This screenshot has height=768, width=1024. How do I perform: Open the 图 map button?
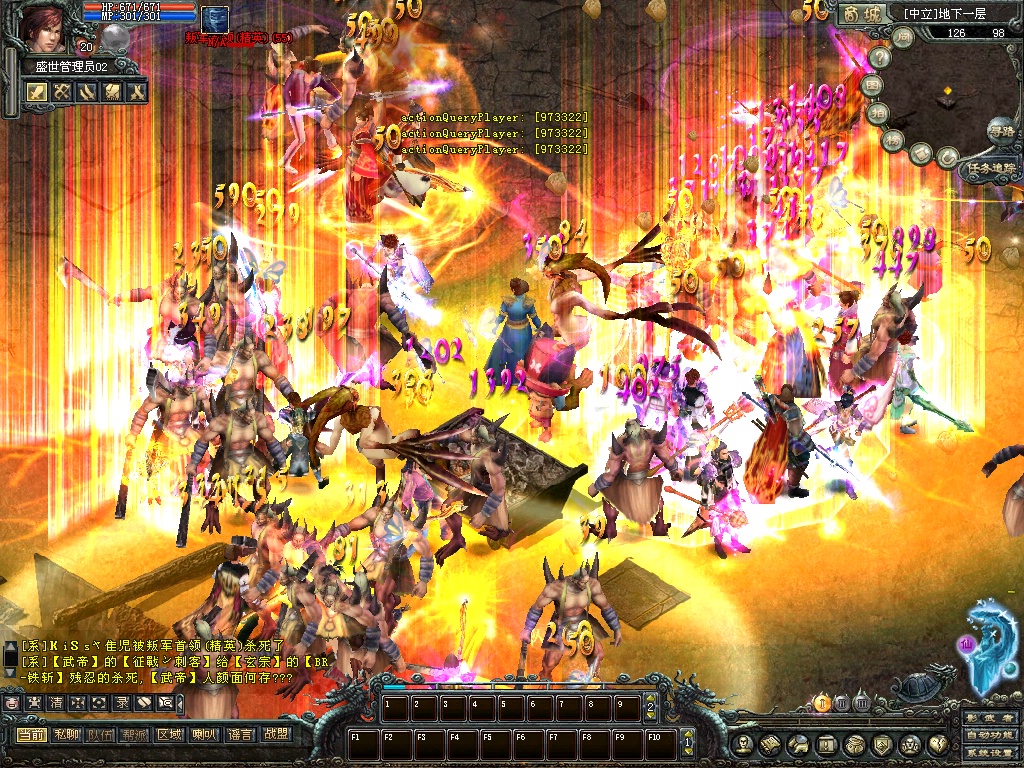[872, 85]
